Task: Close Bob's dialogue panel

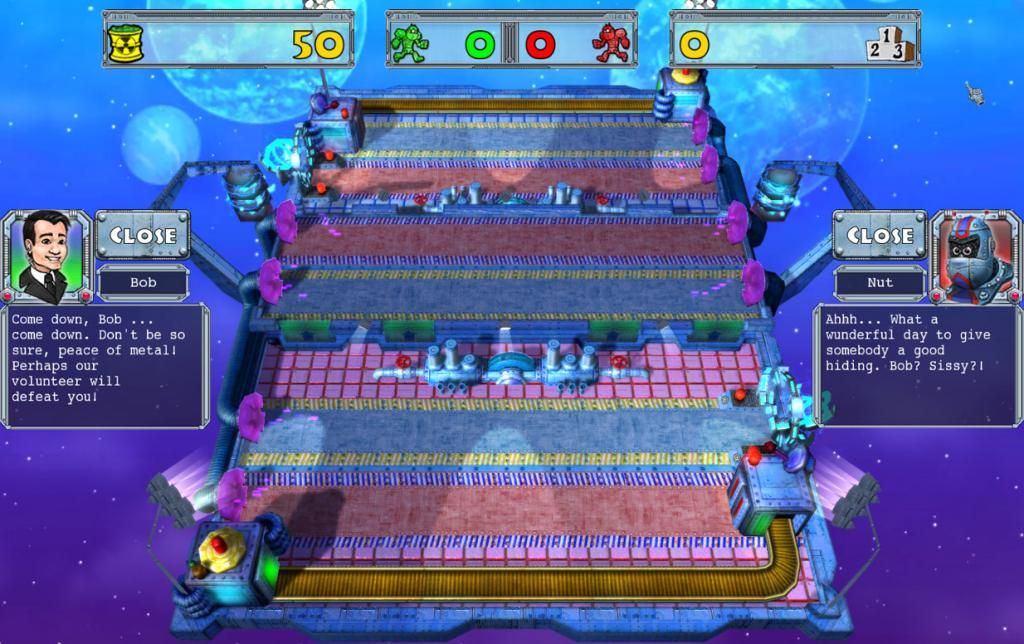Action: [142, 236]
